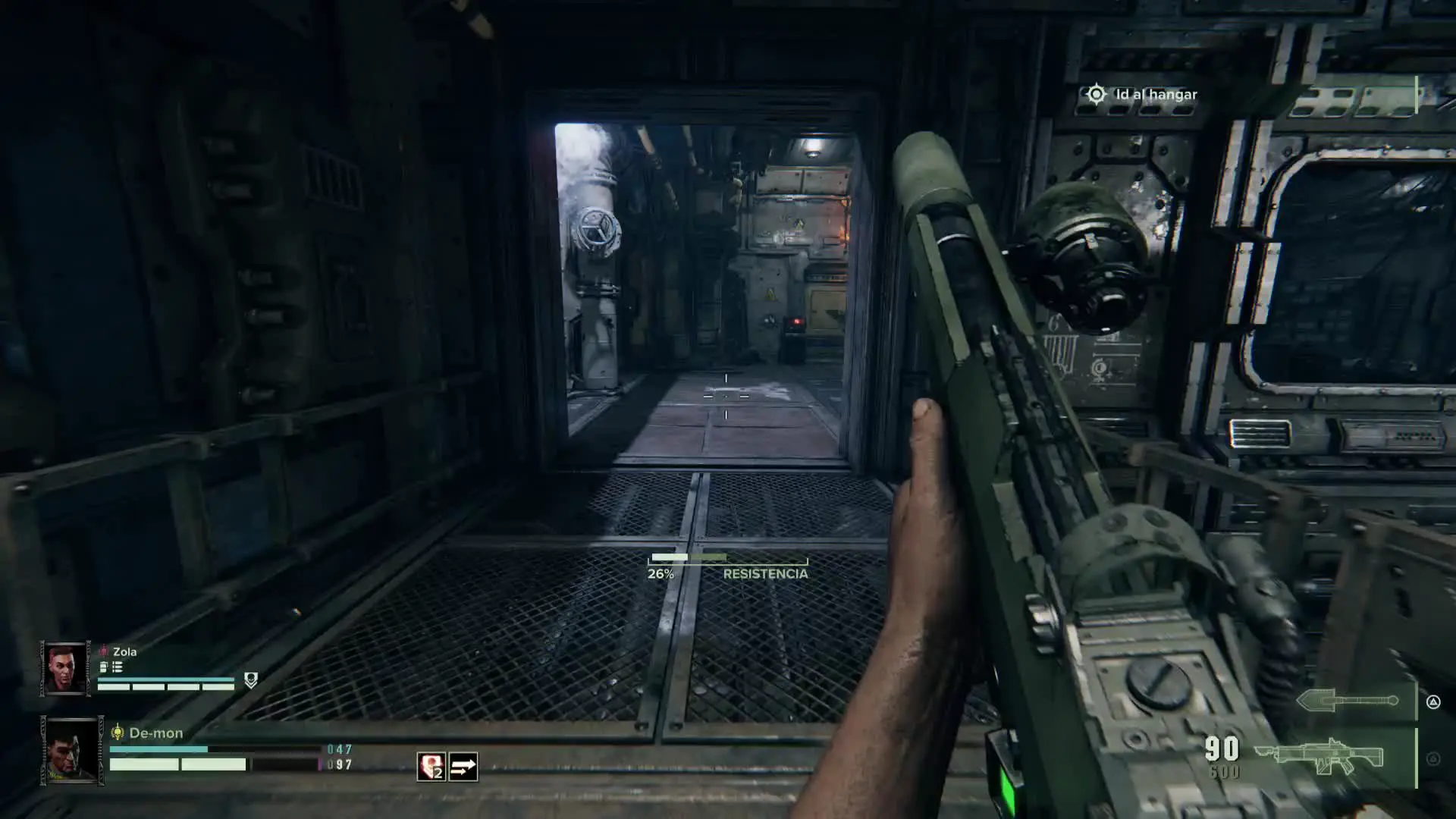Select the rifle ranged weapon slot
The image size is (1456, 819).
(1319, 756)
